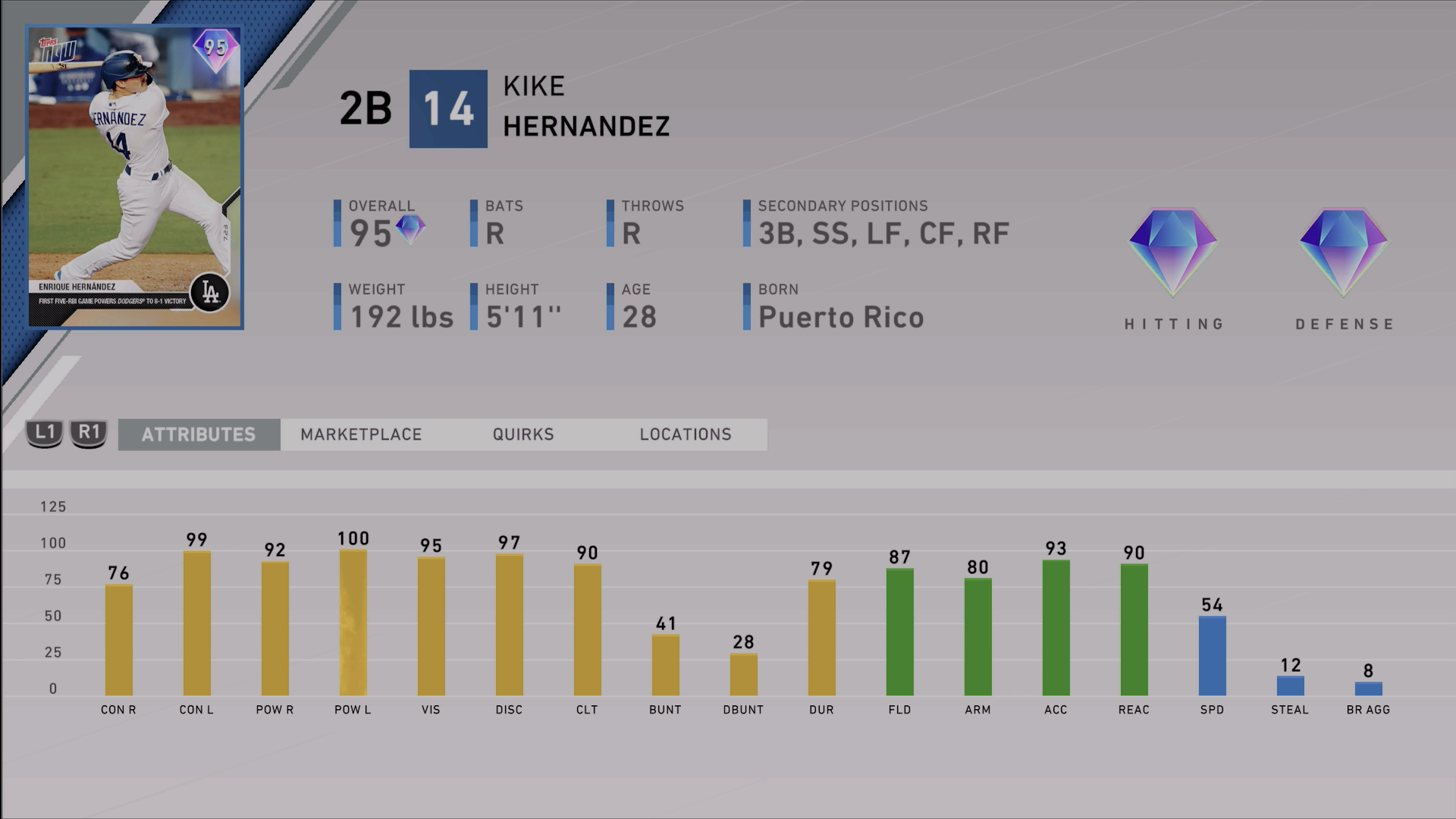Click the R1 shoulder button icon
The width and height of the screenshot is (1456, 819).
click(89, 435)
